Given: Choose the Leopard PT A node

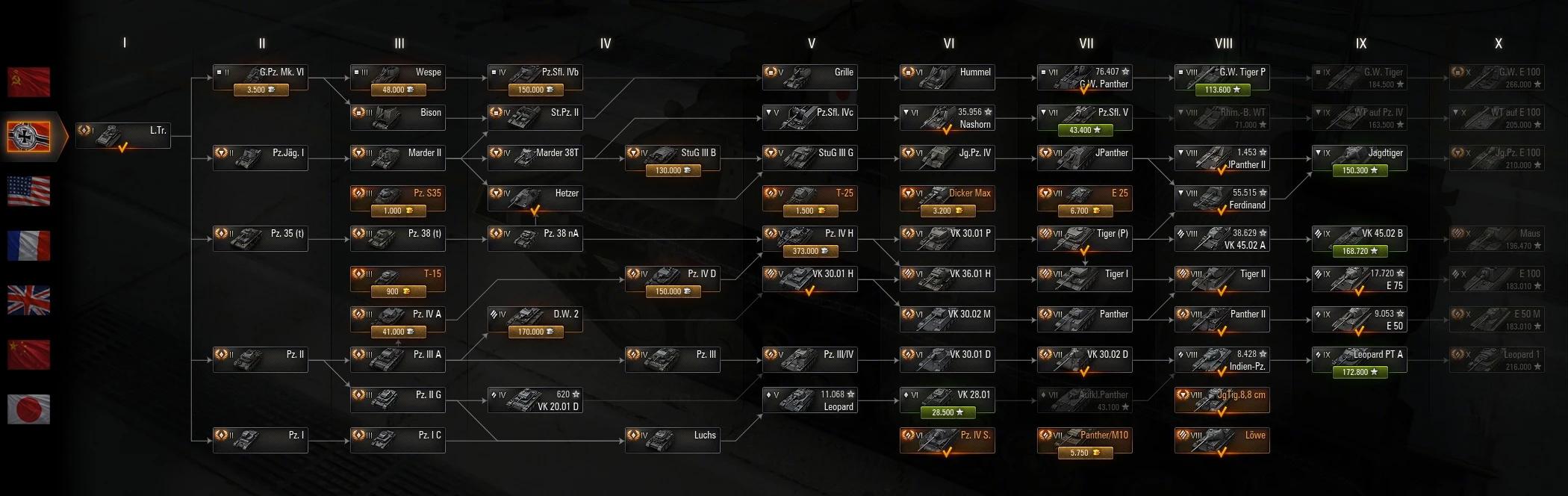Looking at the screenshot, I should (x=1360, y=360).
